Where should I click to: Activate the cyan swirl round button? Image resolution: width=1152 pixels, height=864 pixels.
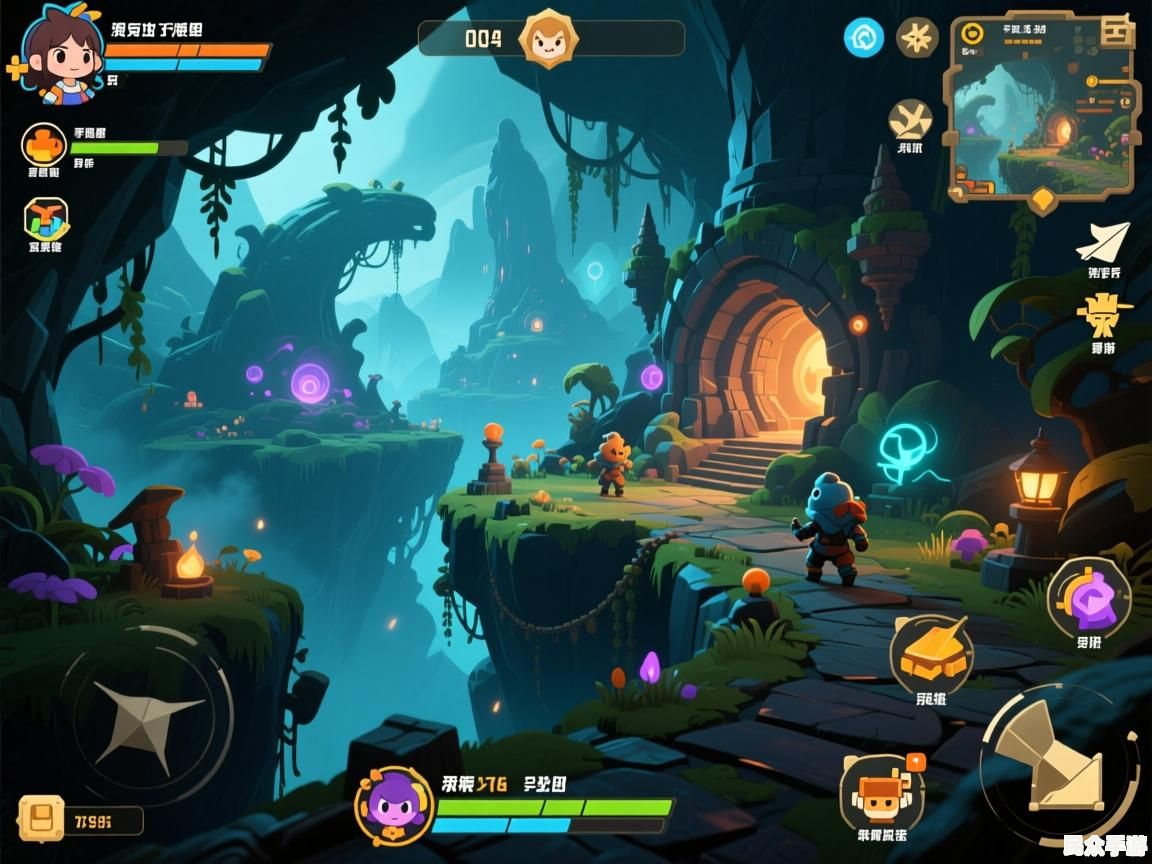pos(864,38)
